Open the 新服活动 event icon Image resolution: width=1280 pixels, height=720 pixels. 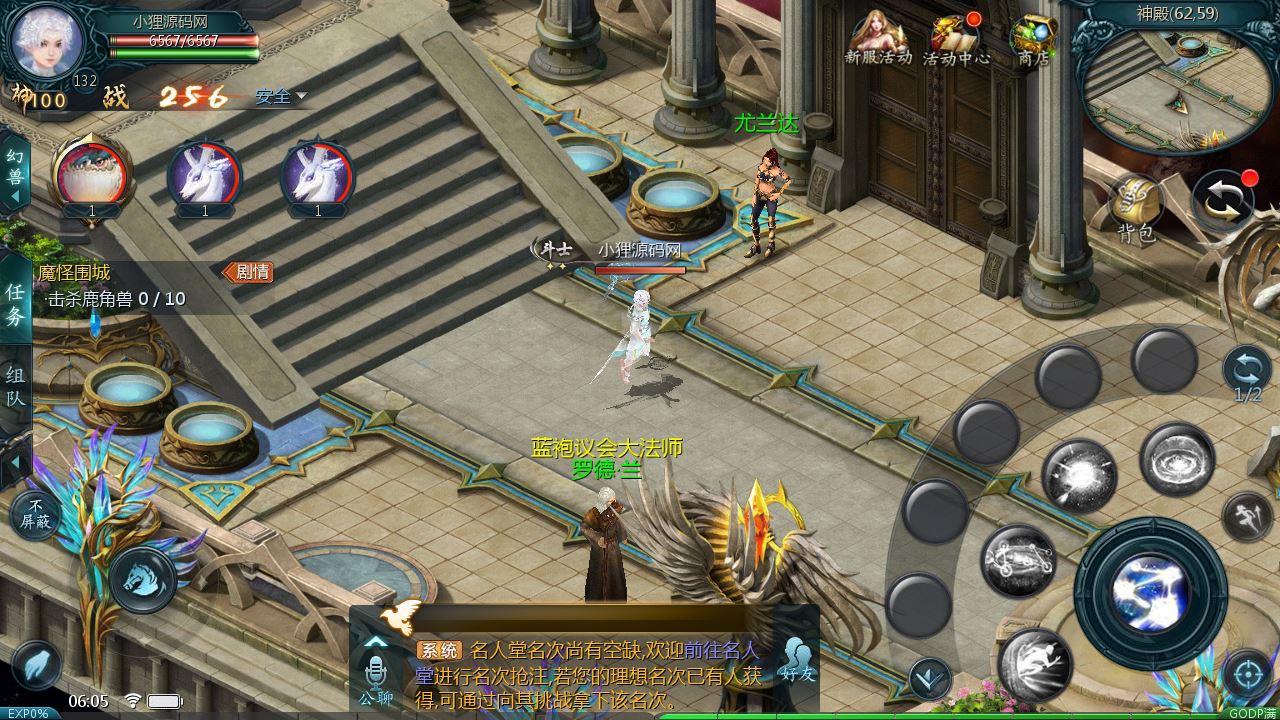[x=878, y=38]
